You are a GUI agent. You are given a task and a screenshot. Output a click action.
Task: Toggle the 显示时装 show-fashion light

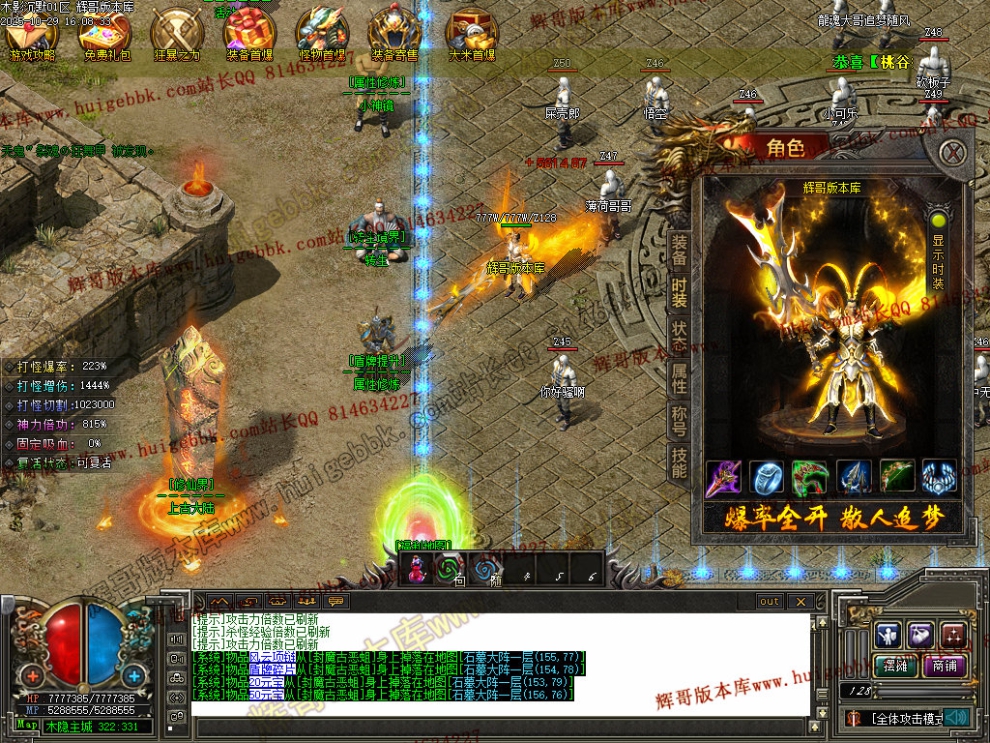click(x=938, y=219)
